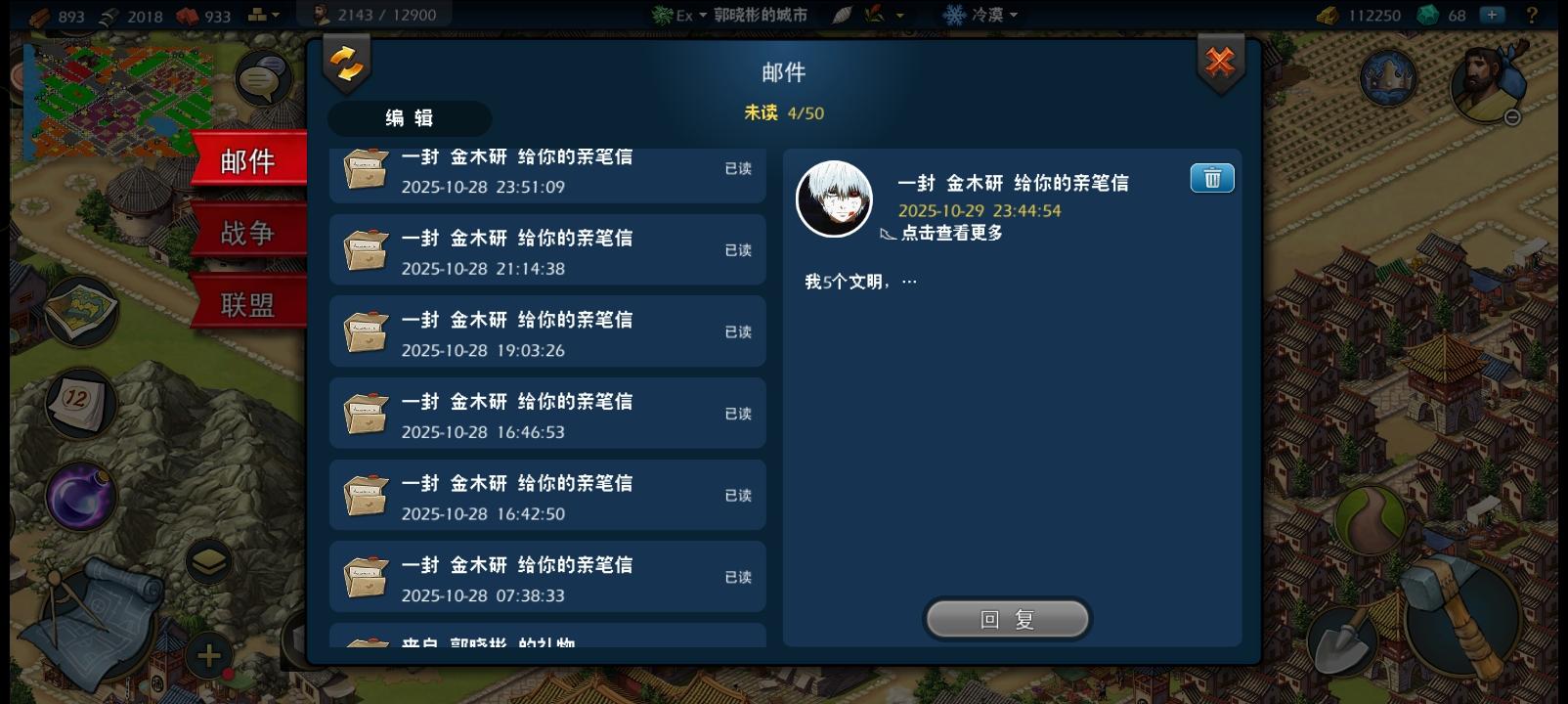Open the mail dated 2025-10-28 23:51:09
The height and width of the screenshot is (704, 1568).
click(x=547, y=171)
